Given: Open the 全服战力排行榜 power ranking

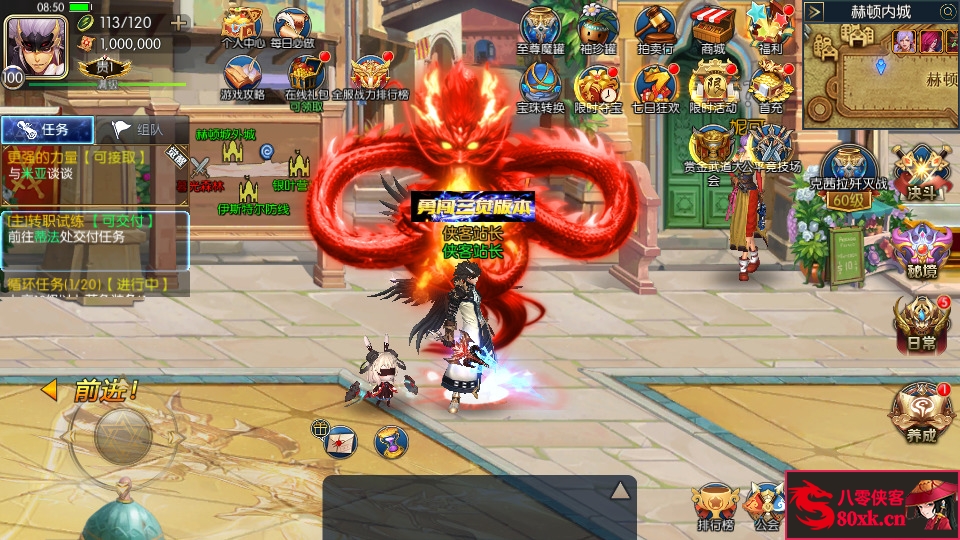Looking at the screenshot, I should [x=370, y=76].
